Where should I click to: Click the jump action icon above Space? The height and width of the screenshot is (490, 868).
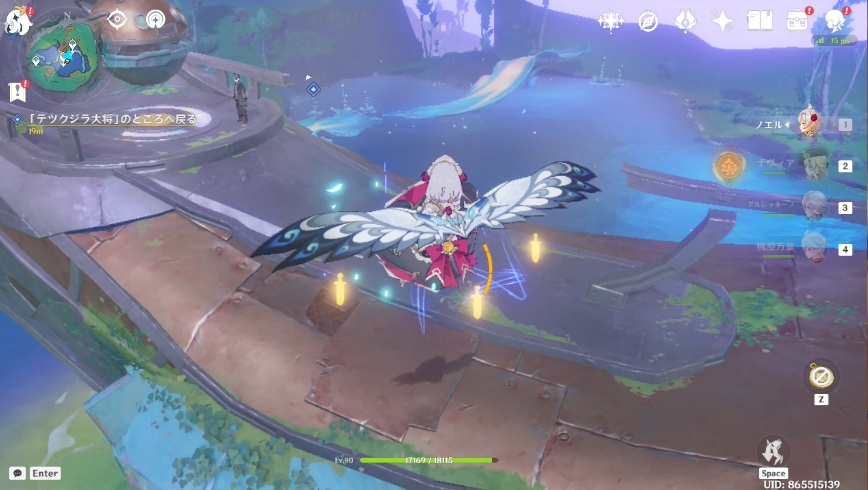773,451
